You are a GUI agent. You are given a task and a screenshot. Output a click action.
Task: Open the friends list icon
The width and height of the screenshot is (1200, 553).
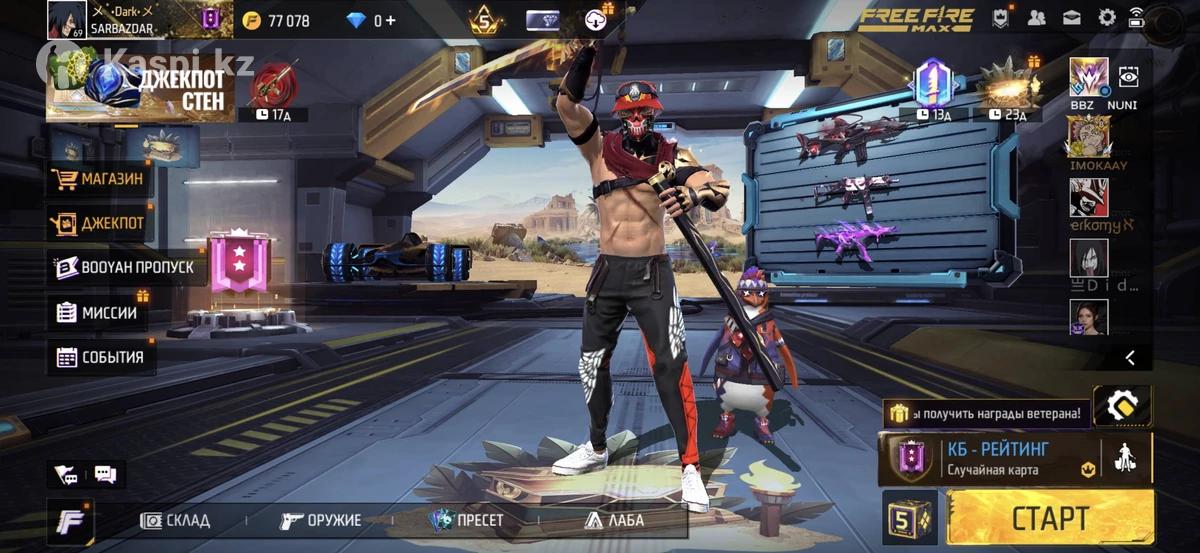pyautogui.click(x=1036, y=18)
